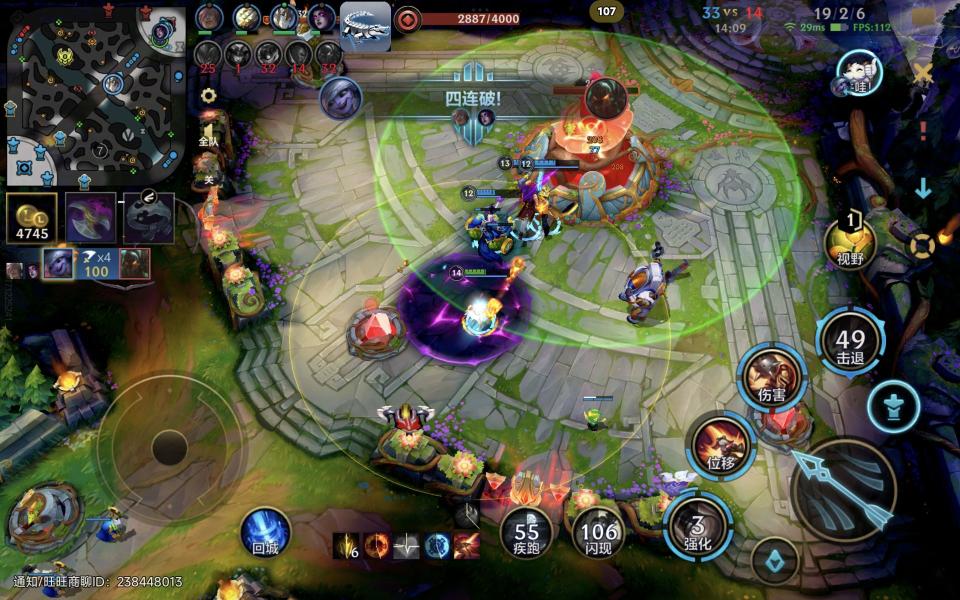Buy the recommended purple axe item
This screenshot has height=600, width=960.
[x=90, y=217]
